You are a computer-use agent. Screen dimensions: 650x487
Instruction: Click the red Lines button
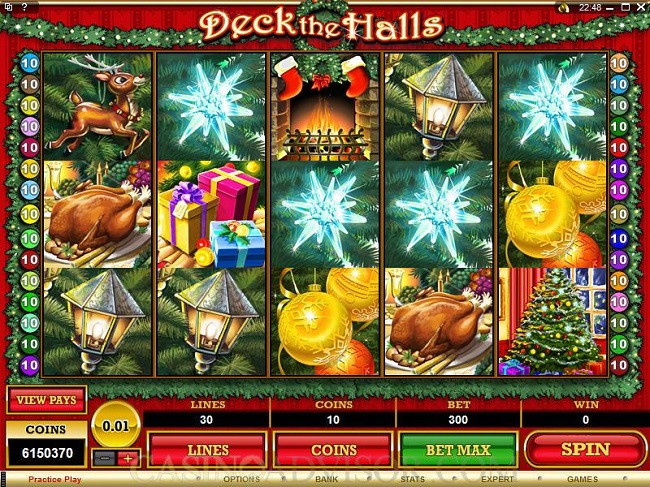pos(207,450)
